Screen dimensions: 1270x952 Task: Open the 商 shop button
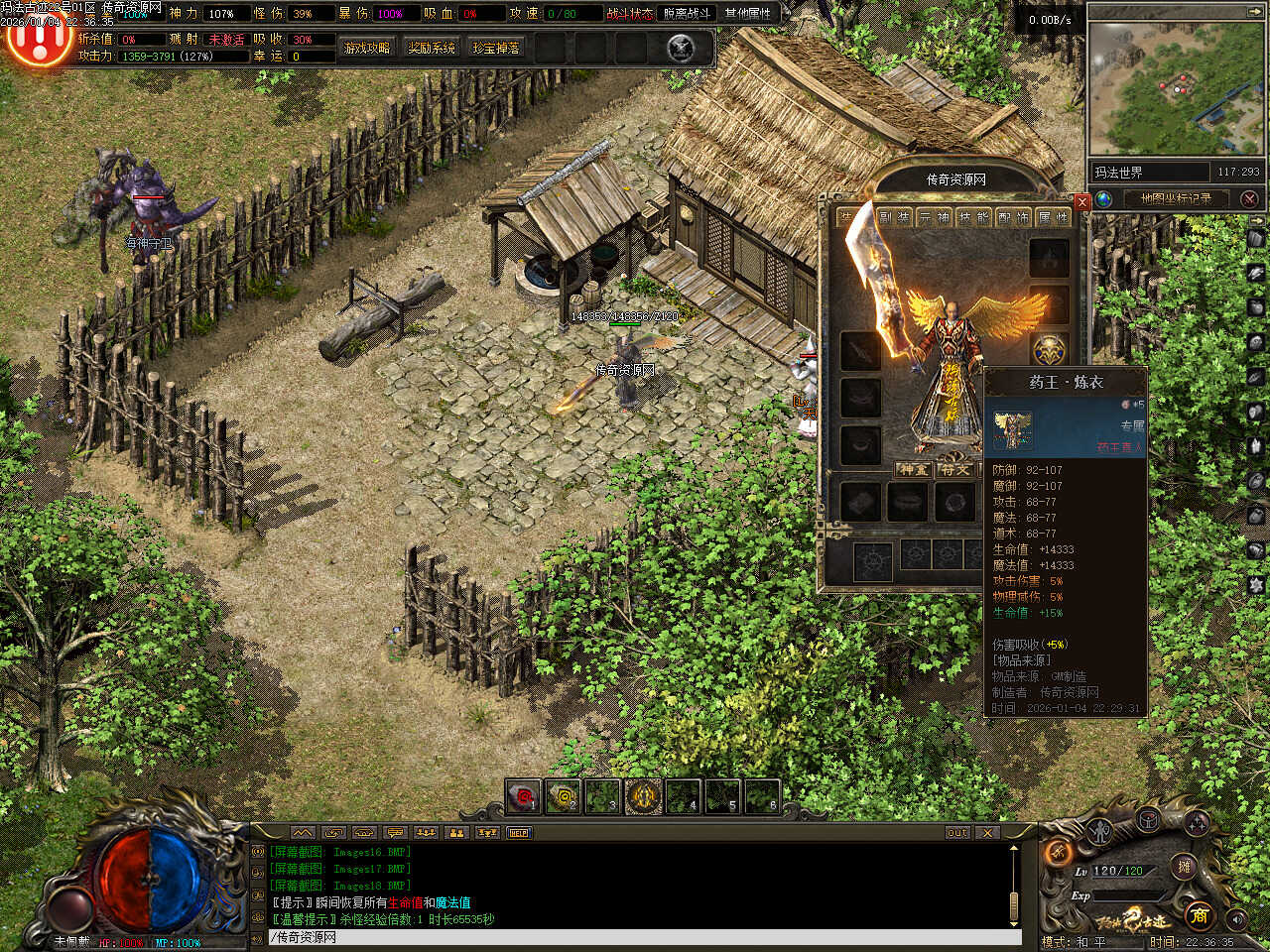click(1200, 914)
